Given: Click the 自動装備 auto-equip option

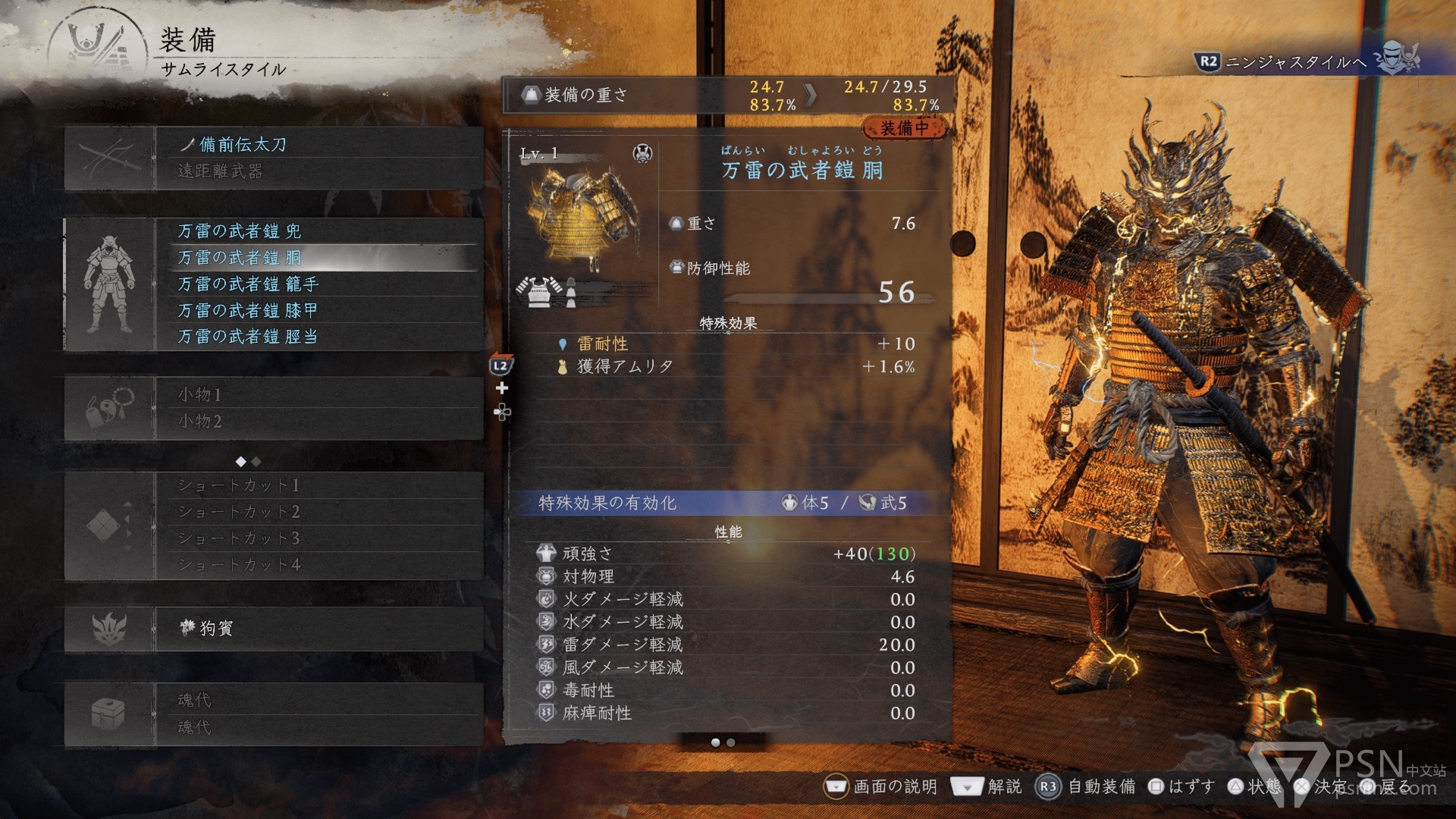Looking at the screenshot, I should [1086, 786].
